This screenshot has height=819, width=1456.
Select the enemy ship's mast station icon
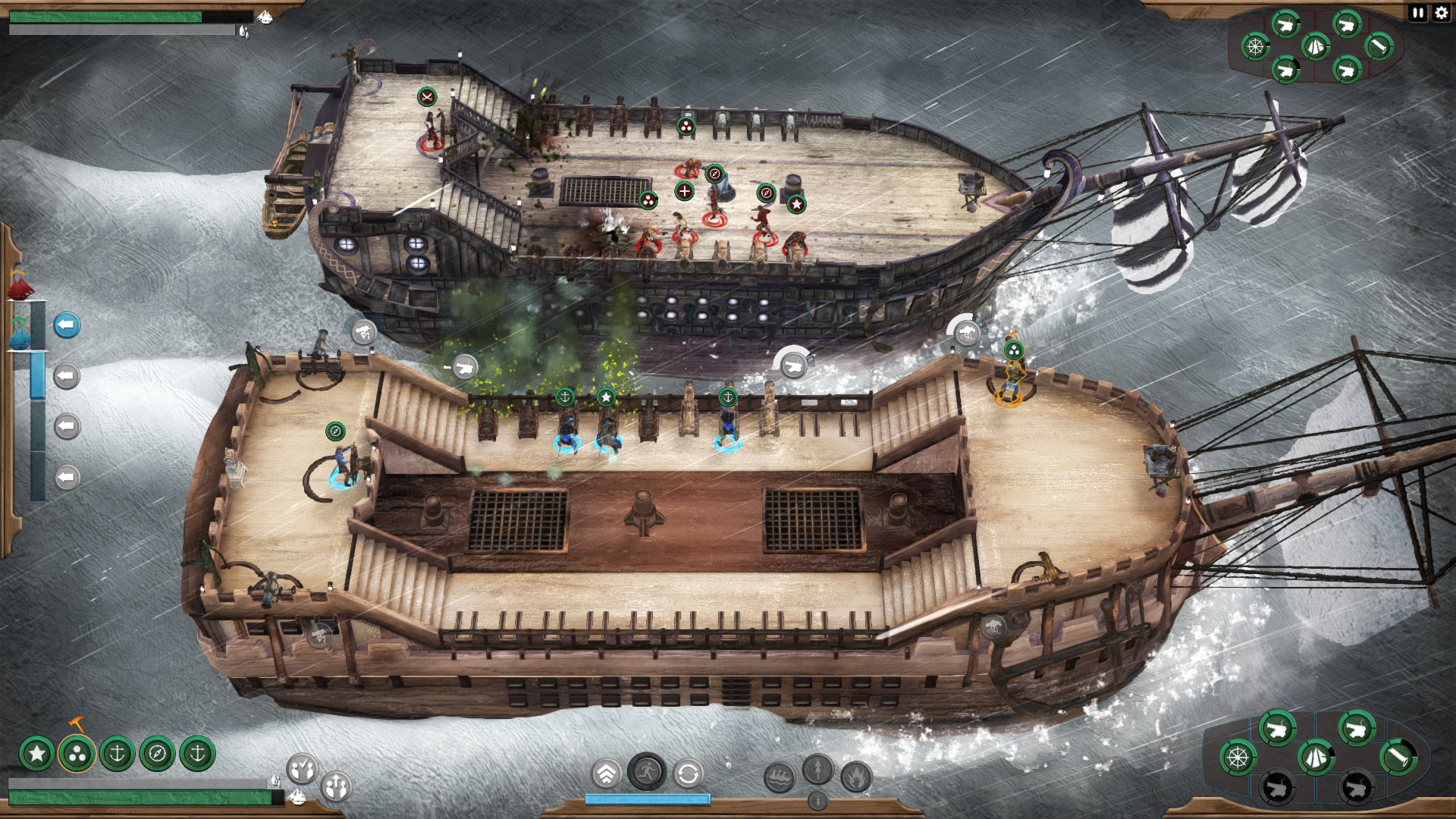click(x=1379, y=47)
